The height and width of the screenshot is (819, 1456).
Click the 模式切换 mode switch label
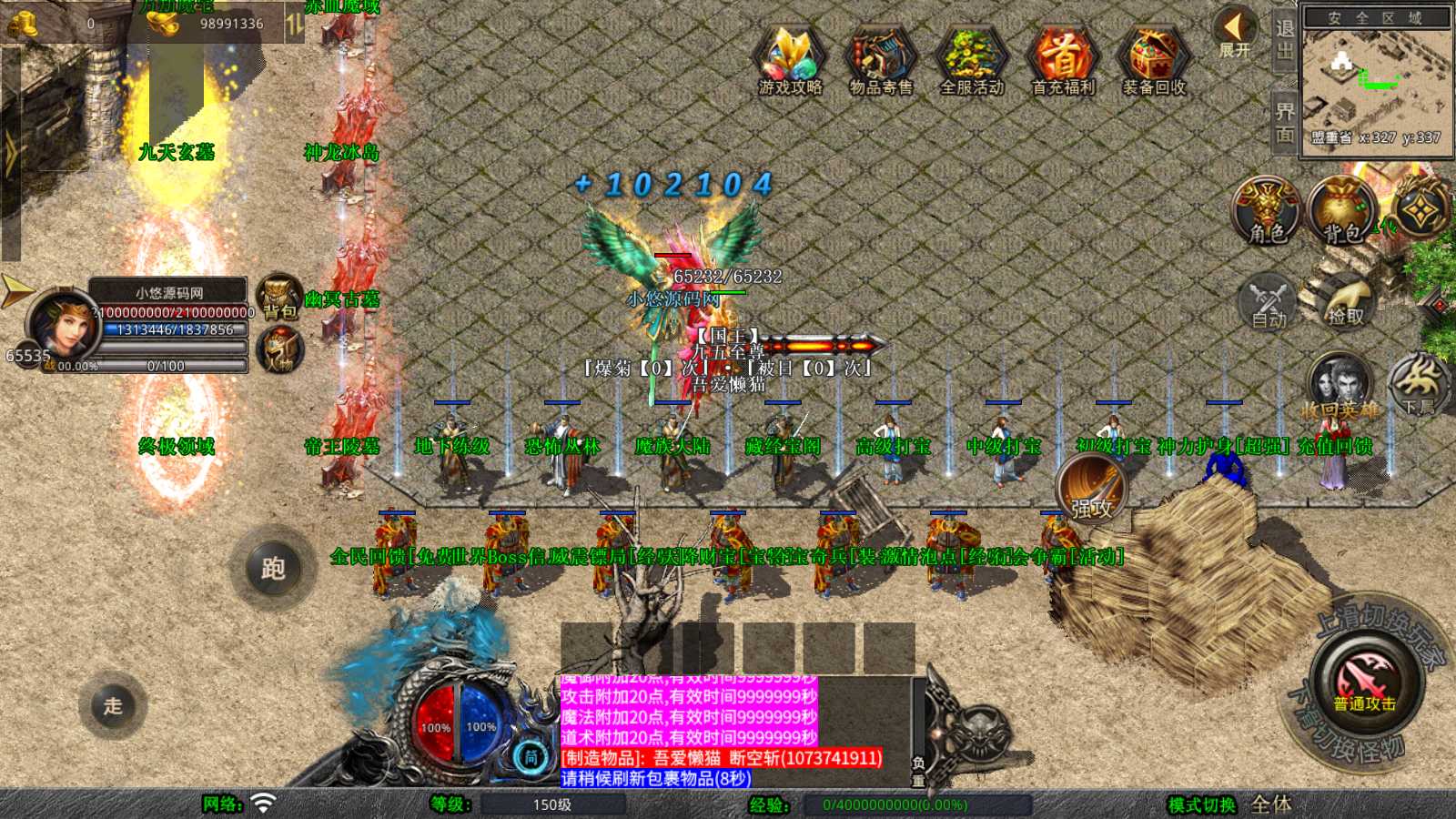tap(1201, 804)
